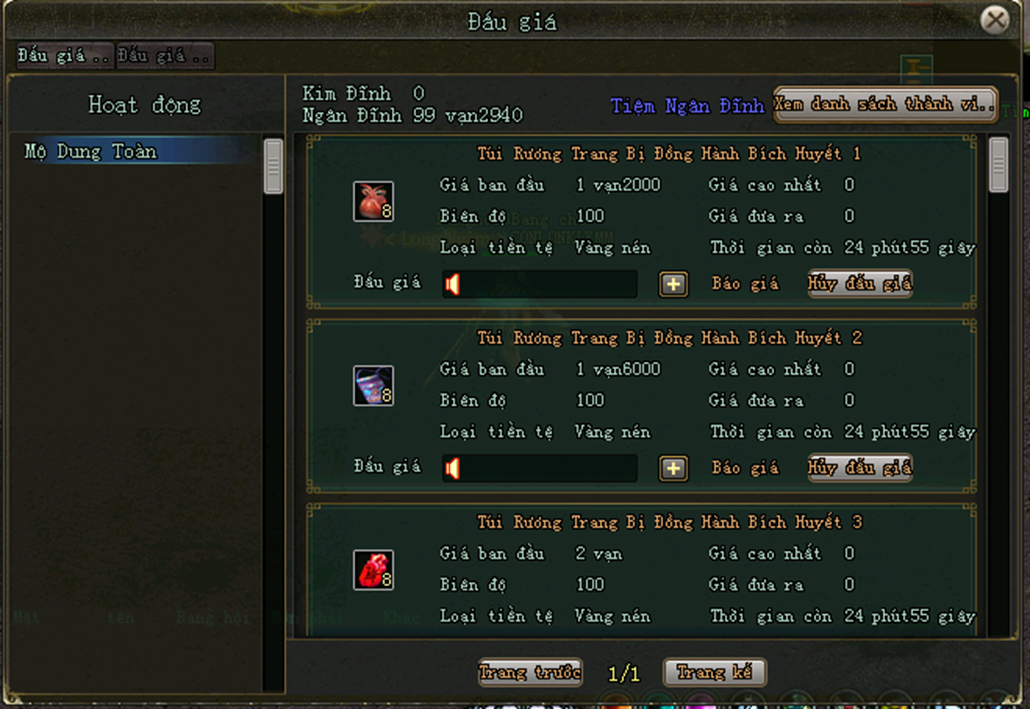Click the auction list scrollbar handle
1030x709 pixels.
pos(998,165)
